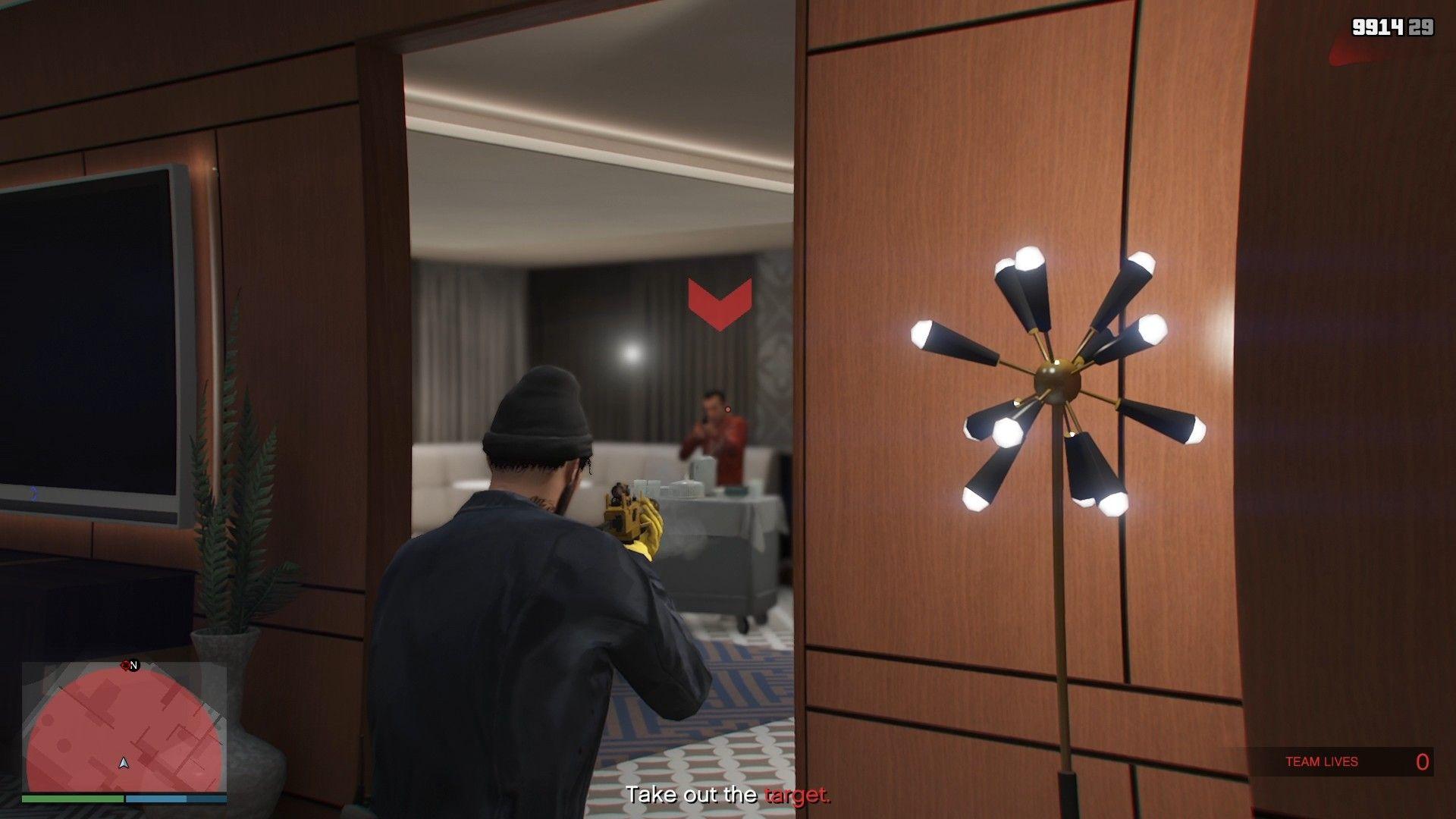Viewport: 1456px width, 819px height.
Task: Click the green health bar under the minimap
Action: pyautogui.click(x=73, y=799)
